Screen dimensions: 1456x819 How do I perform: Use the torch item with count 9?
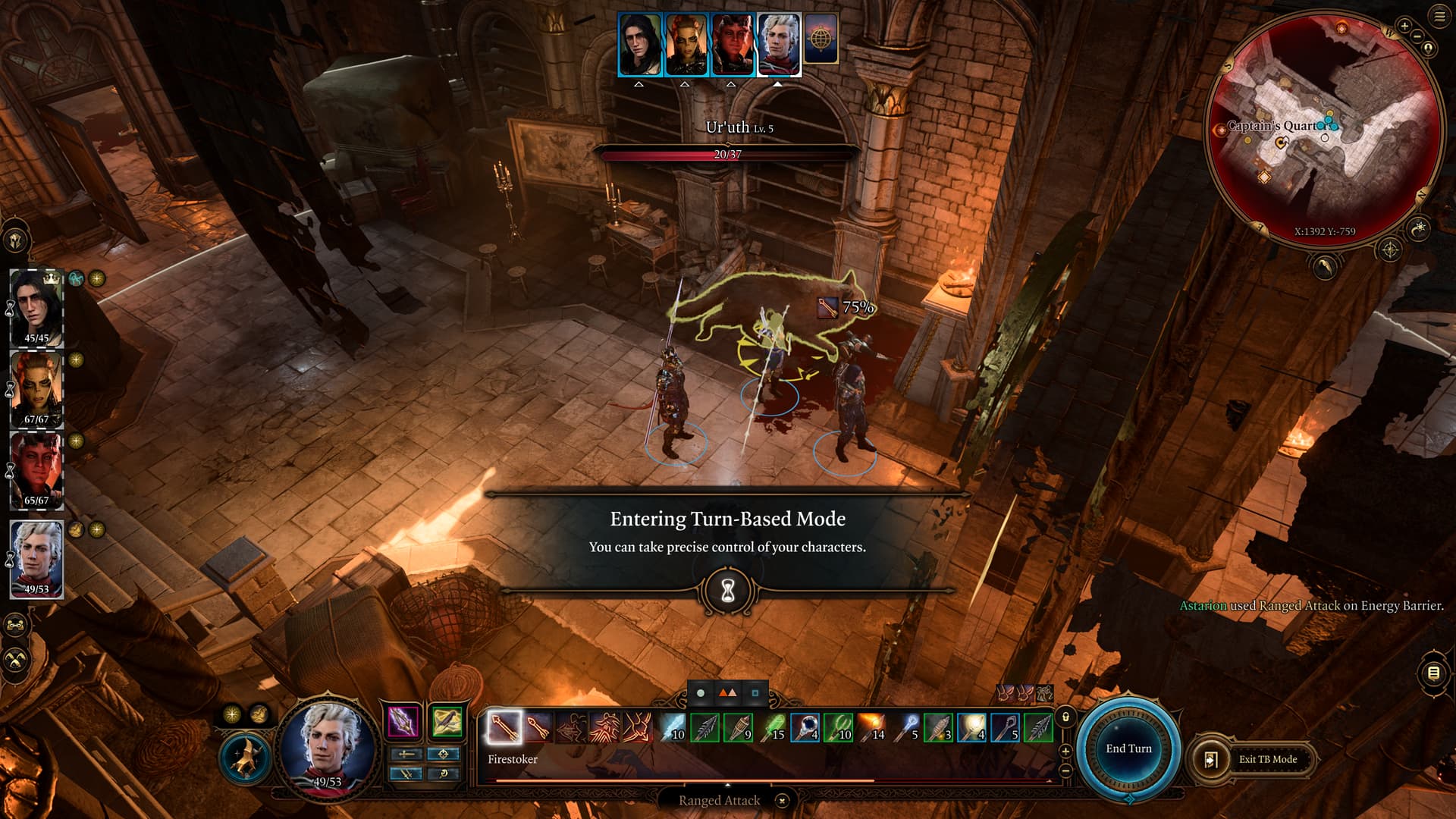pos(738,727)
